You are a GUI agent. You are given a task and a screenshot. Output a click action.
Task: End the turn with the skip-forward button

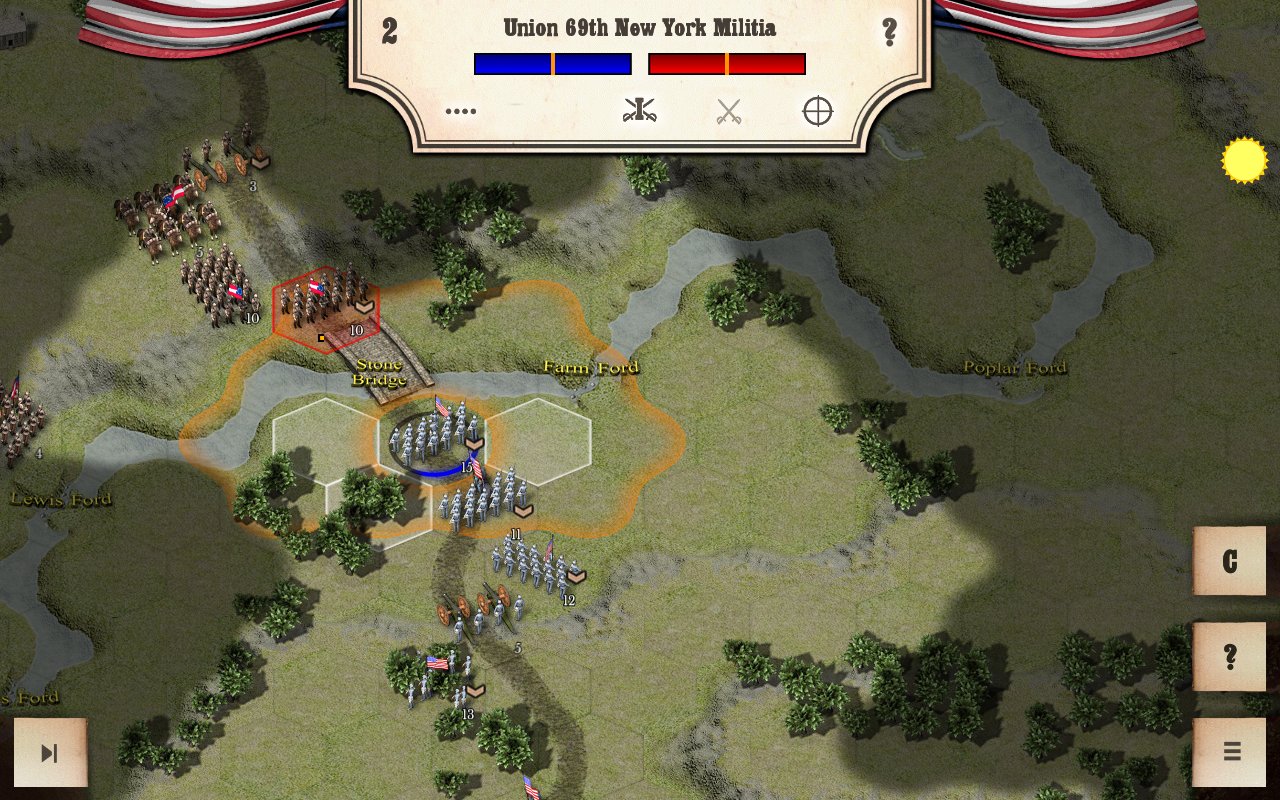tap(50, 752)
